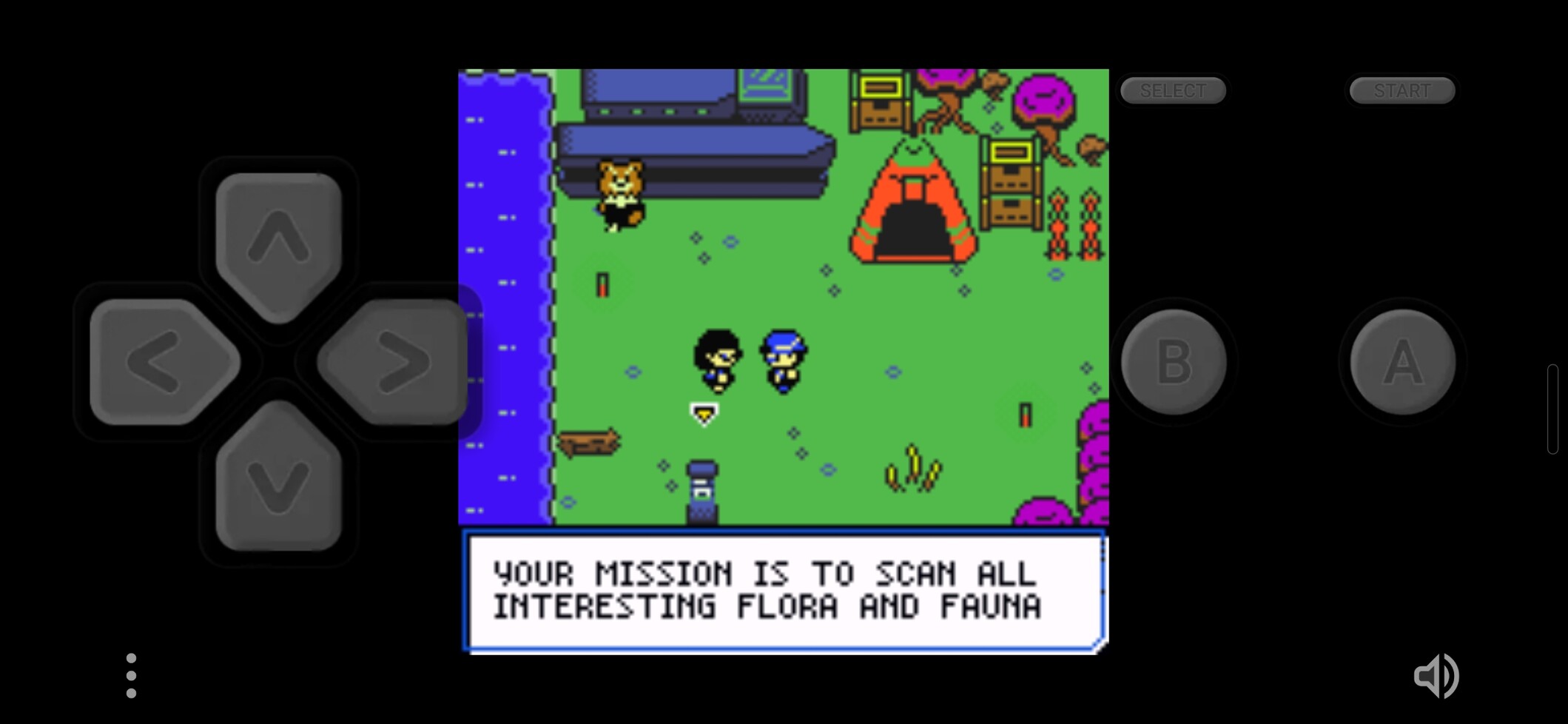Open the three-dot emulator menu
The width and height of the screenshot is (1568, 724).
(131, 675)
